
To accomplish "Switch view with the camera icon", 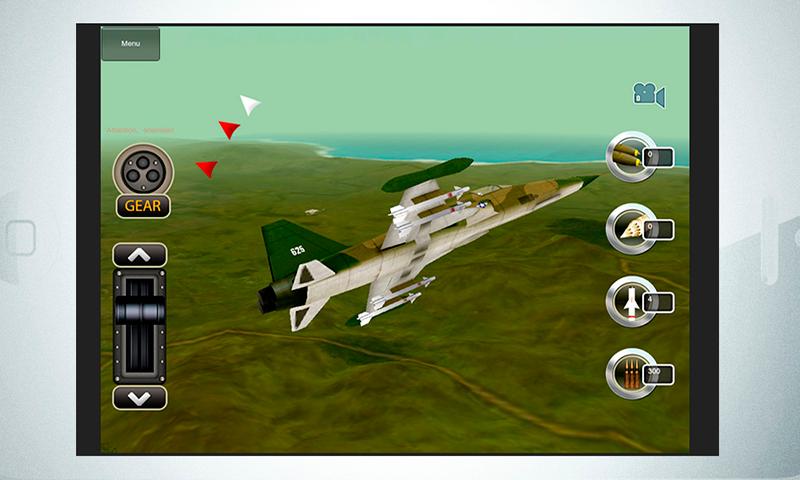I will (x=648, y=95).
